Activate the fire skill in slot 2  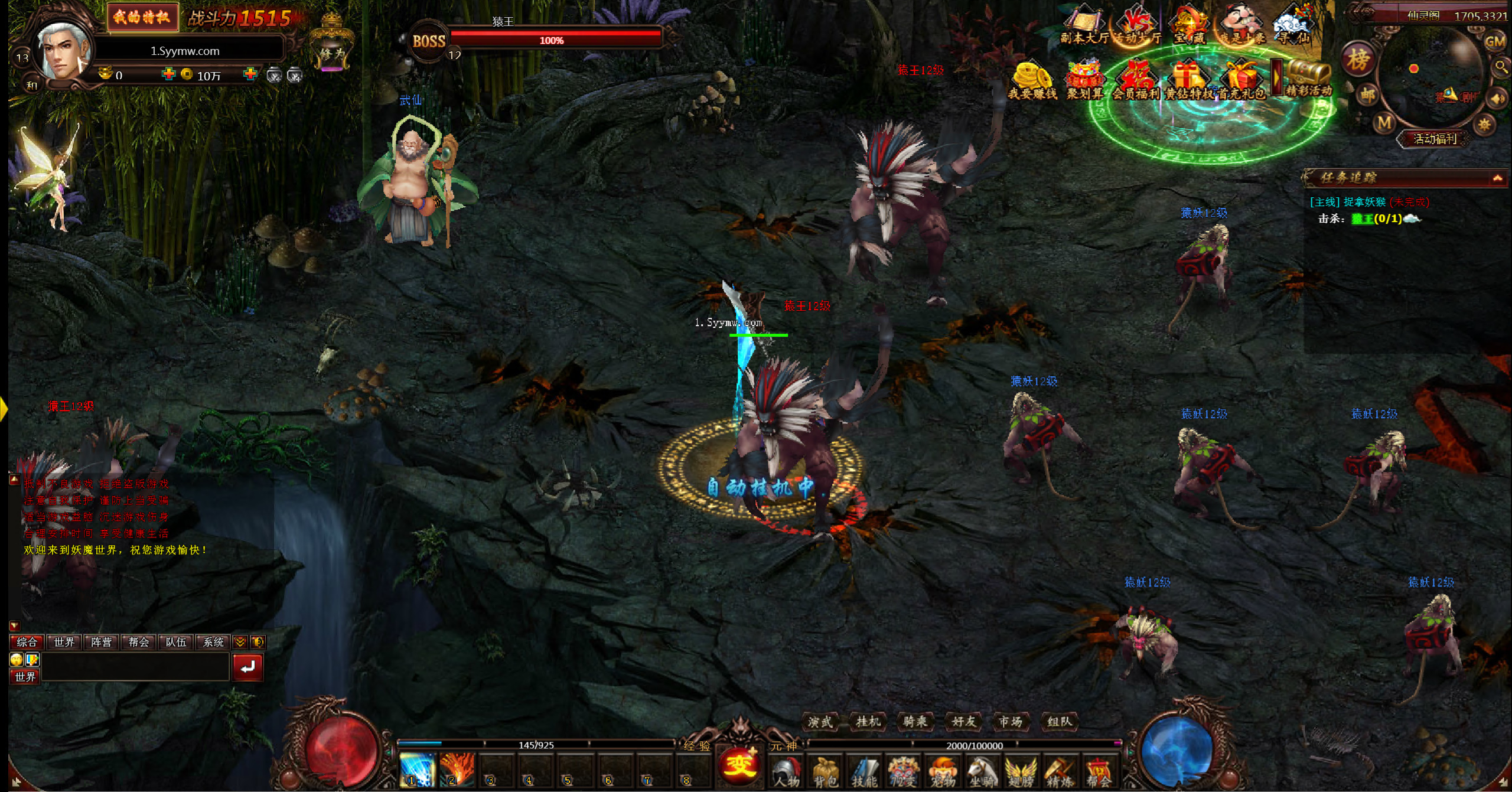pos(457,770)
